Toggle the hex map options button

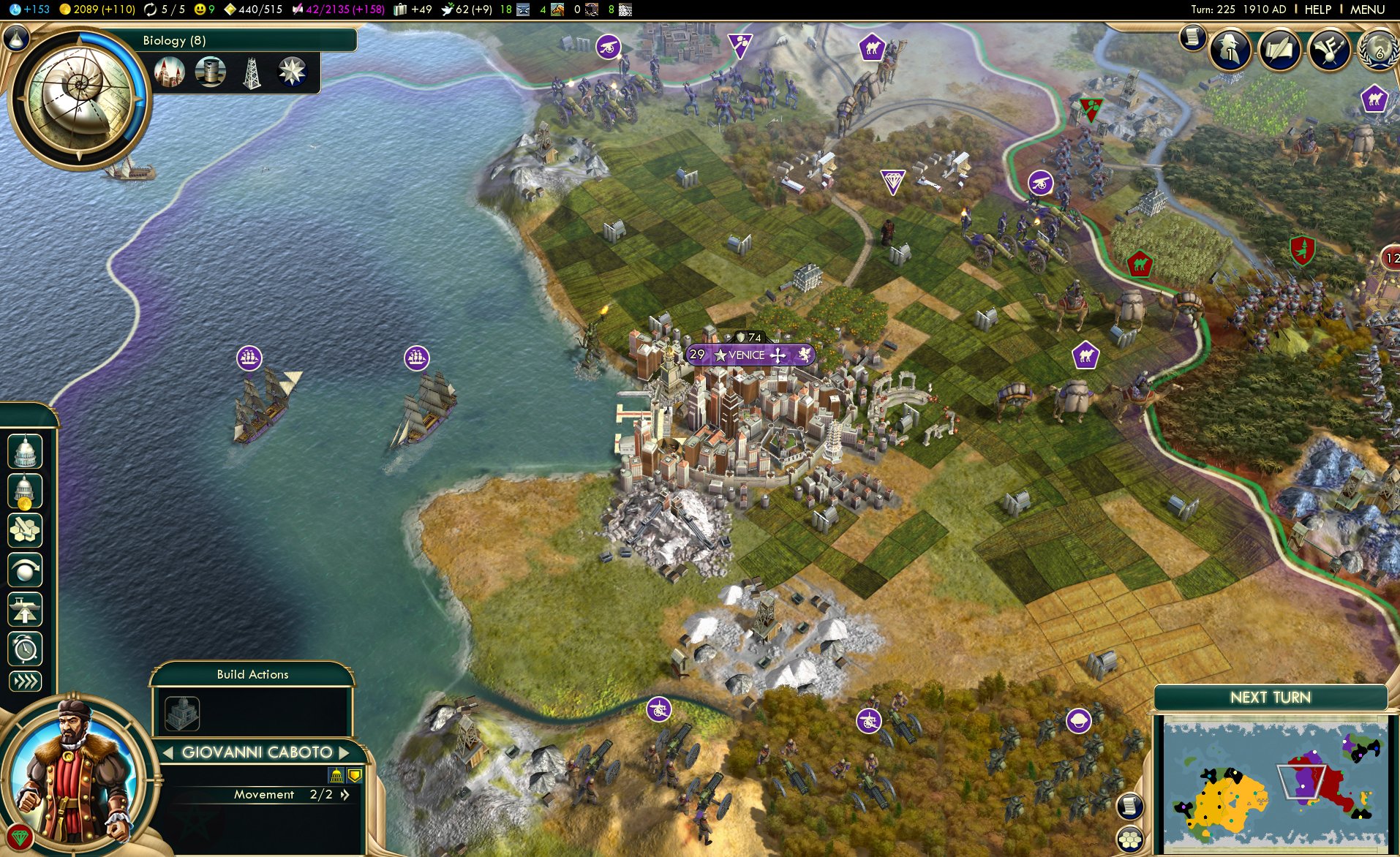[1130, 838]
